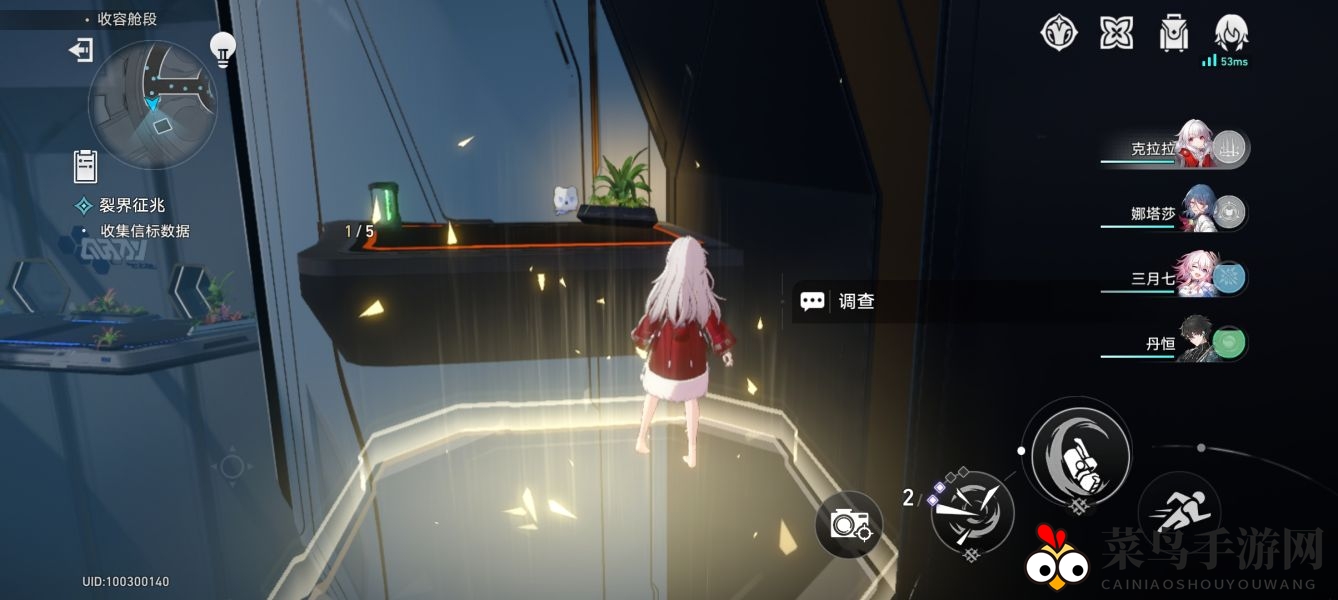Open the four-point star warp icon
Image resolution: width=1338 pixels, height=600 pixels.
[1116, 33]
